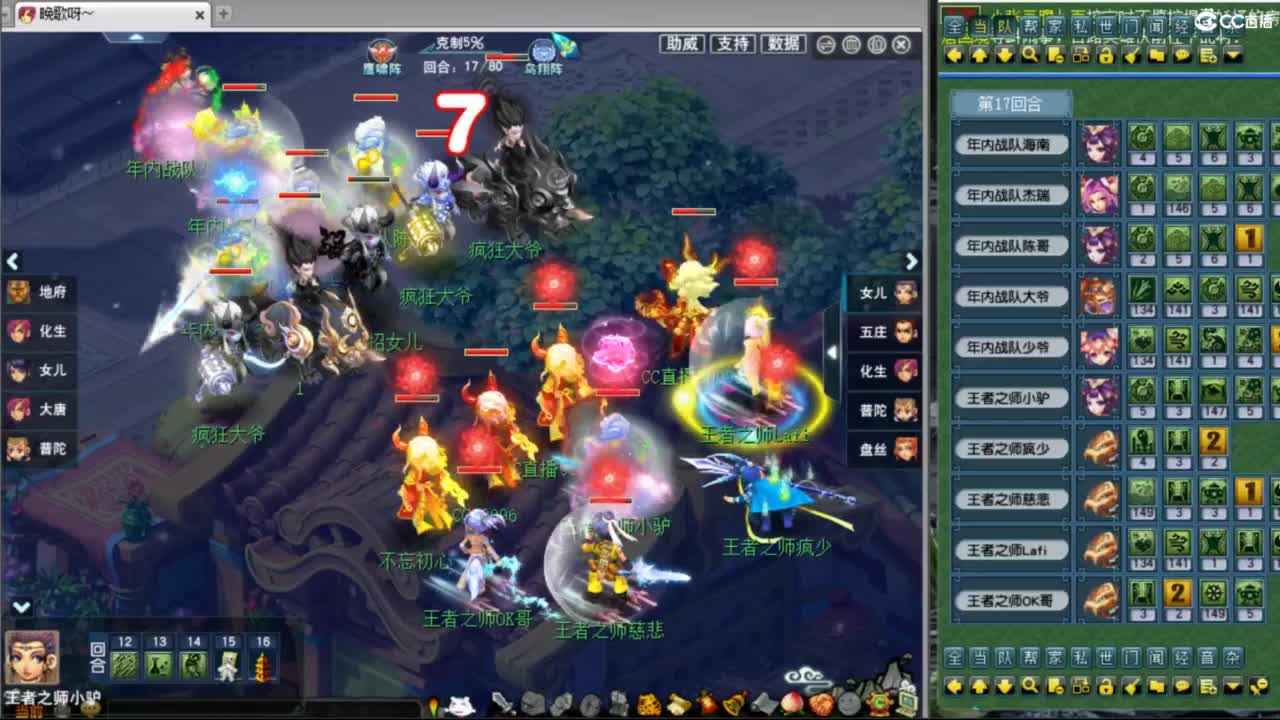Select the 王者之师Lafi player entry in the list
The width and height of the screenshot is (1280, 720).
(x=1013, y=549)
